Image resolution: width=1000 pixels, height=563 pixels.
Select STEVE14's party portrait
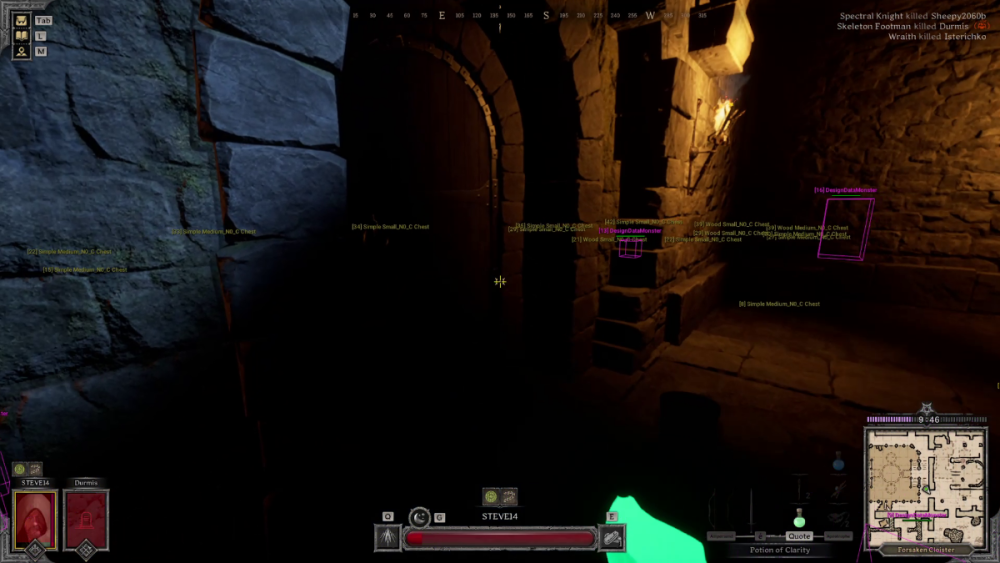(x=35, y=519)
